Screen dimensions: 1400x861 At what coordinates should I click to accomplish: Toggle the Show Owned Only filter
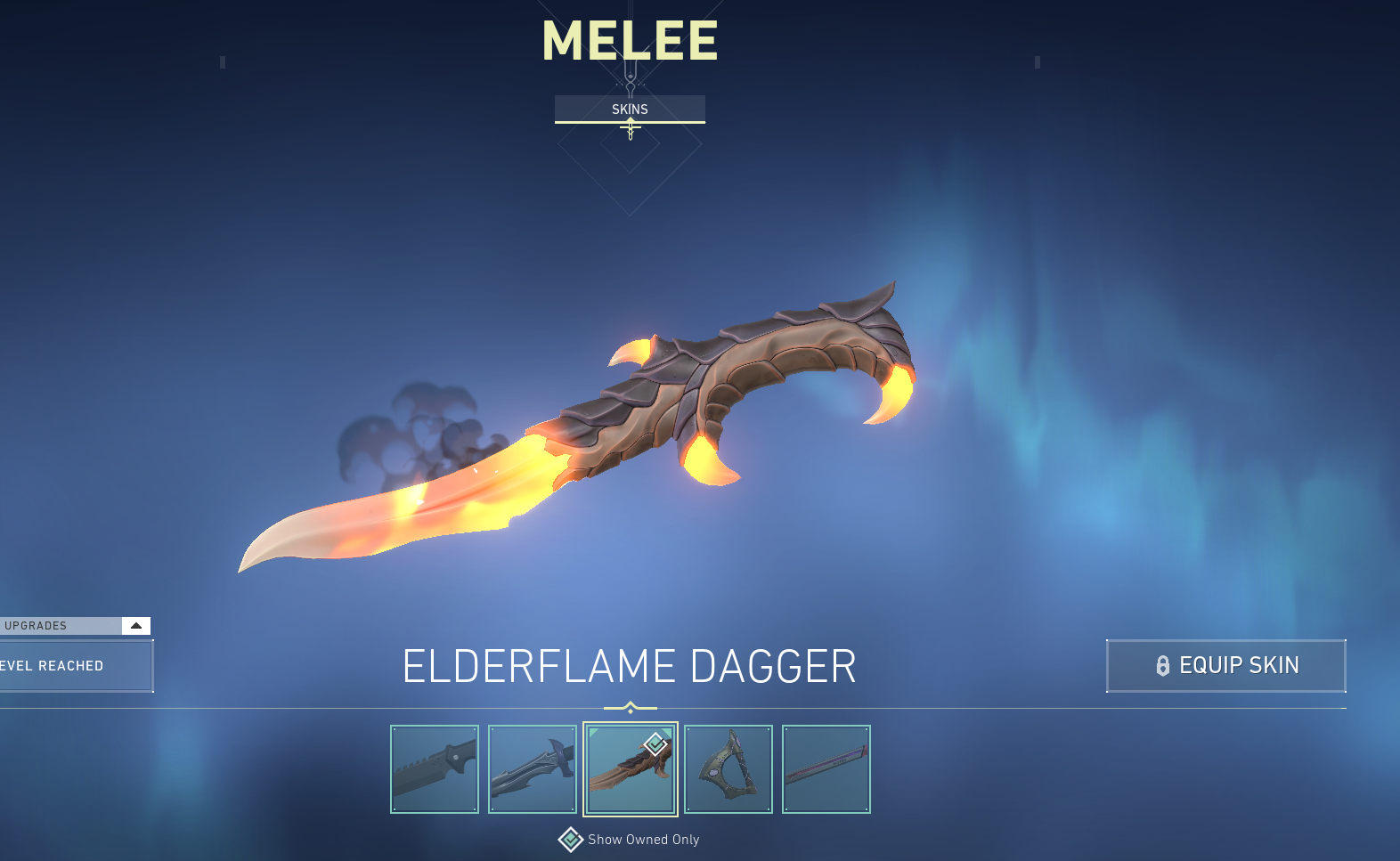coord(571,840)
